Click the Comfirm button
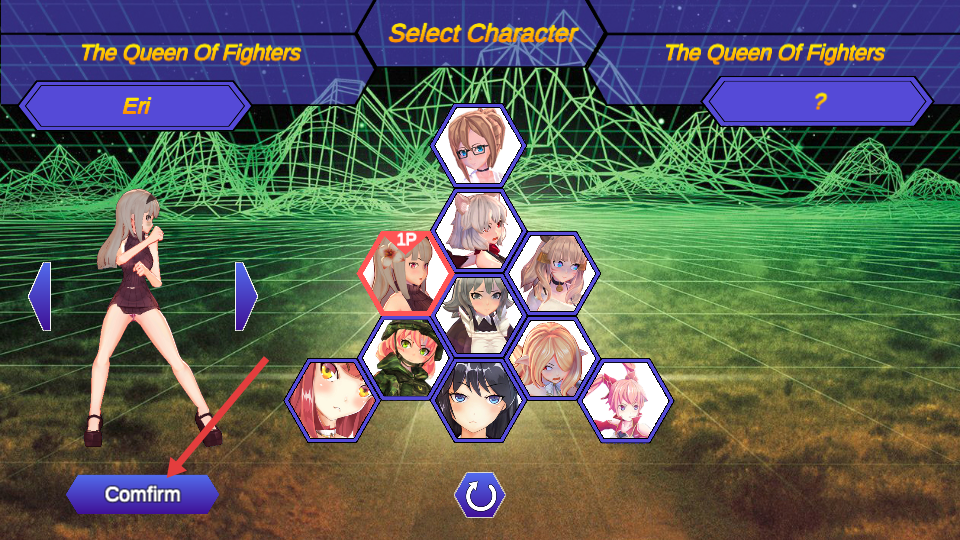 click(142, 494)
